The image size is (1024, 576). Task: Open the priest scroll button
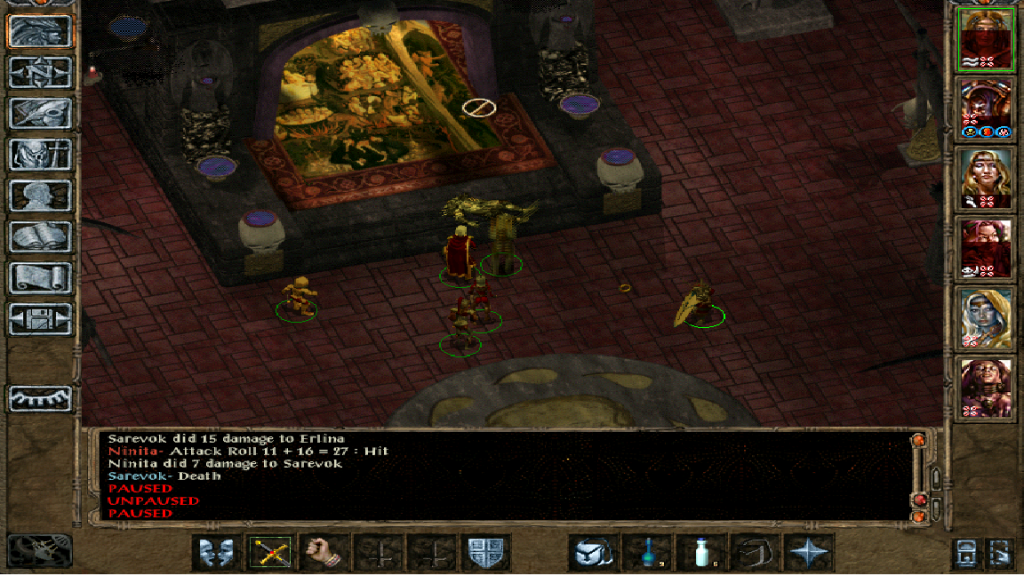click(x=41, y=277)
